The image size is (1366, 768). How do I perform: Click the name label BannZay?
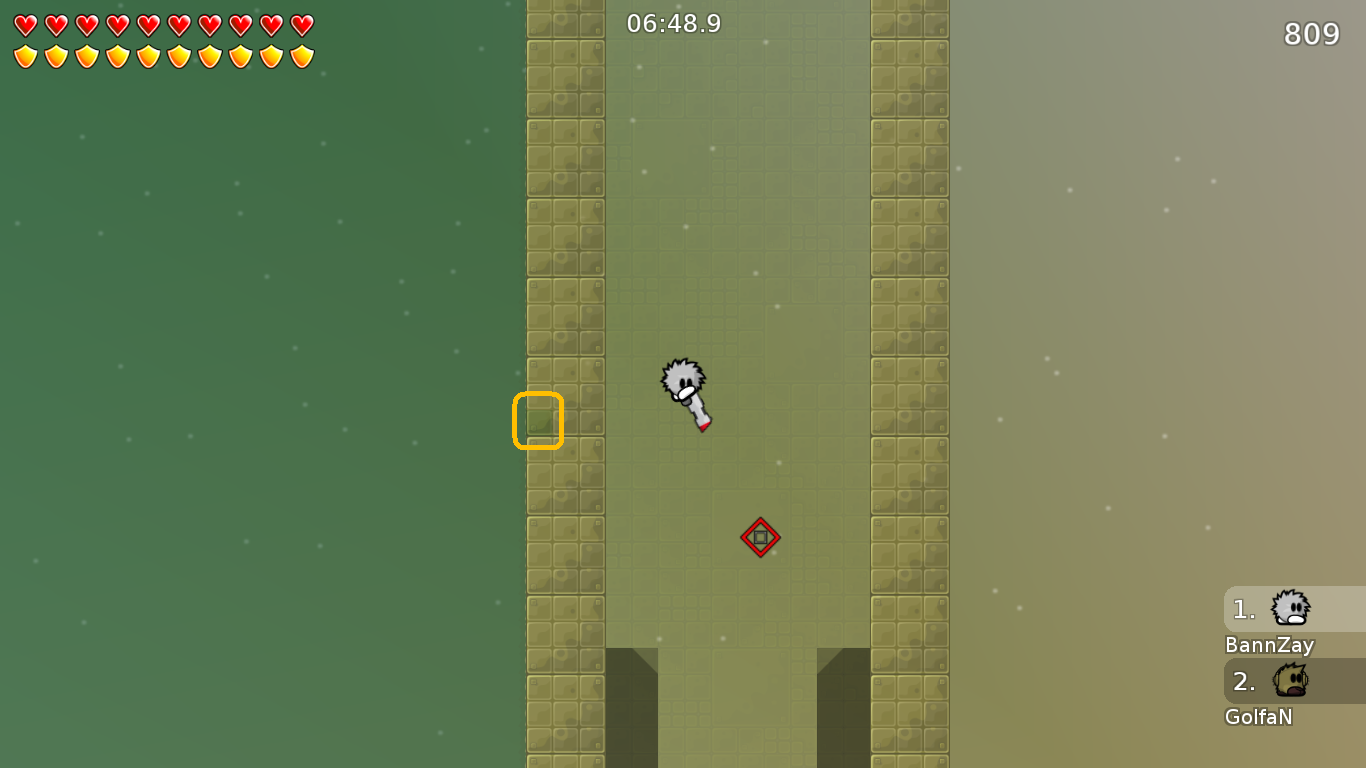(x=1268, y=646)
